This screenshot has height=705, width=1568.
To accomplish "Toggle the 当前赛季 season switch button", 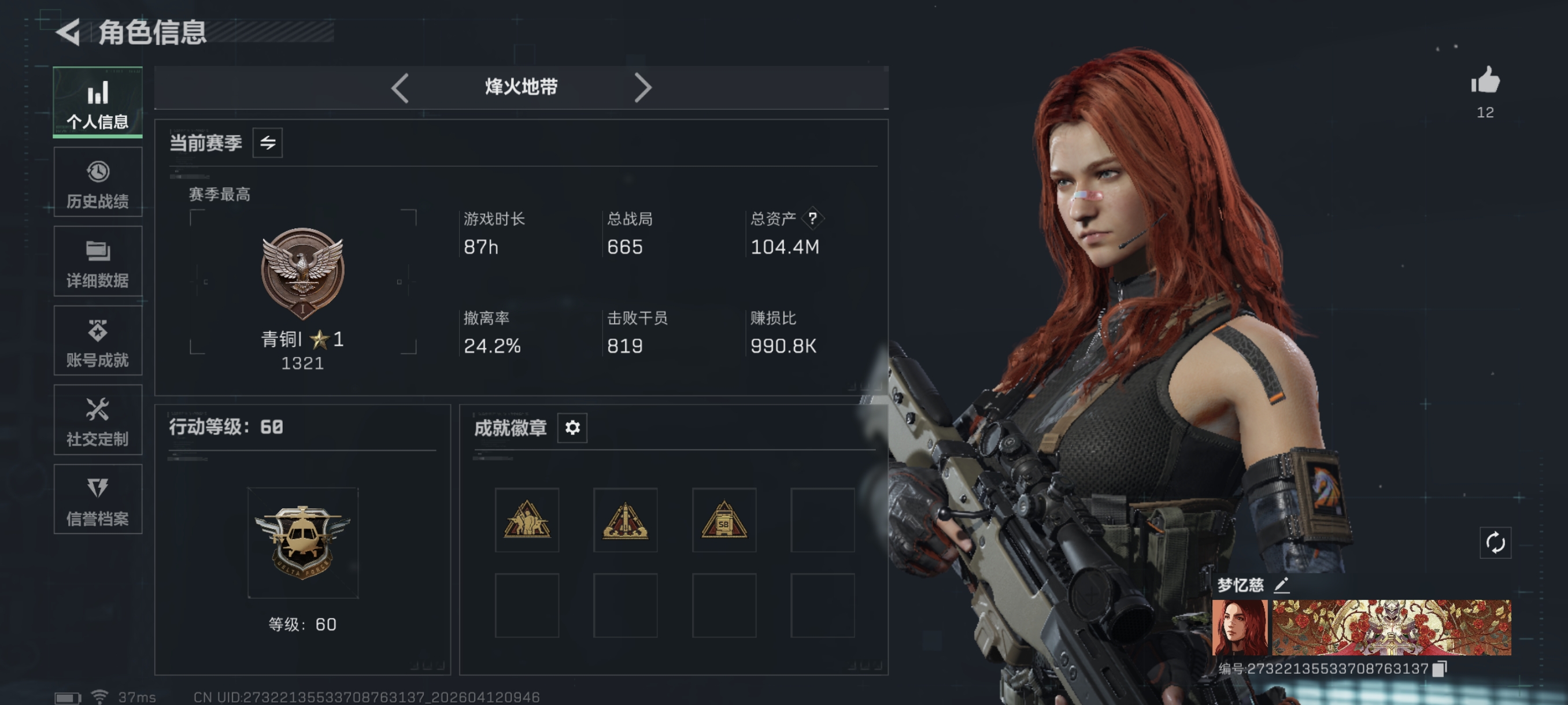I will click(x=267, y=143).
